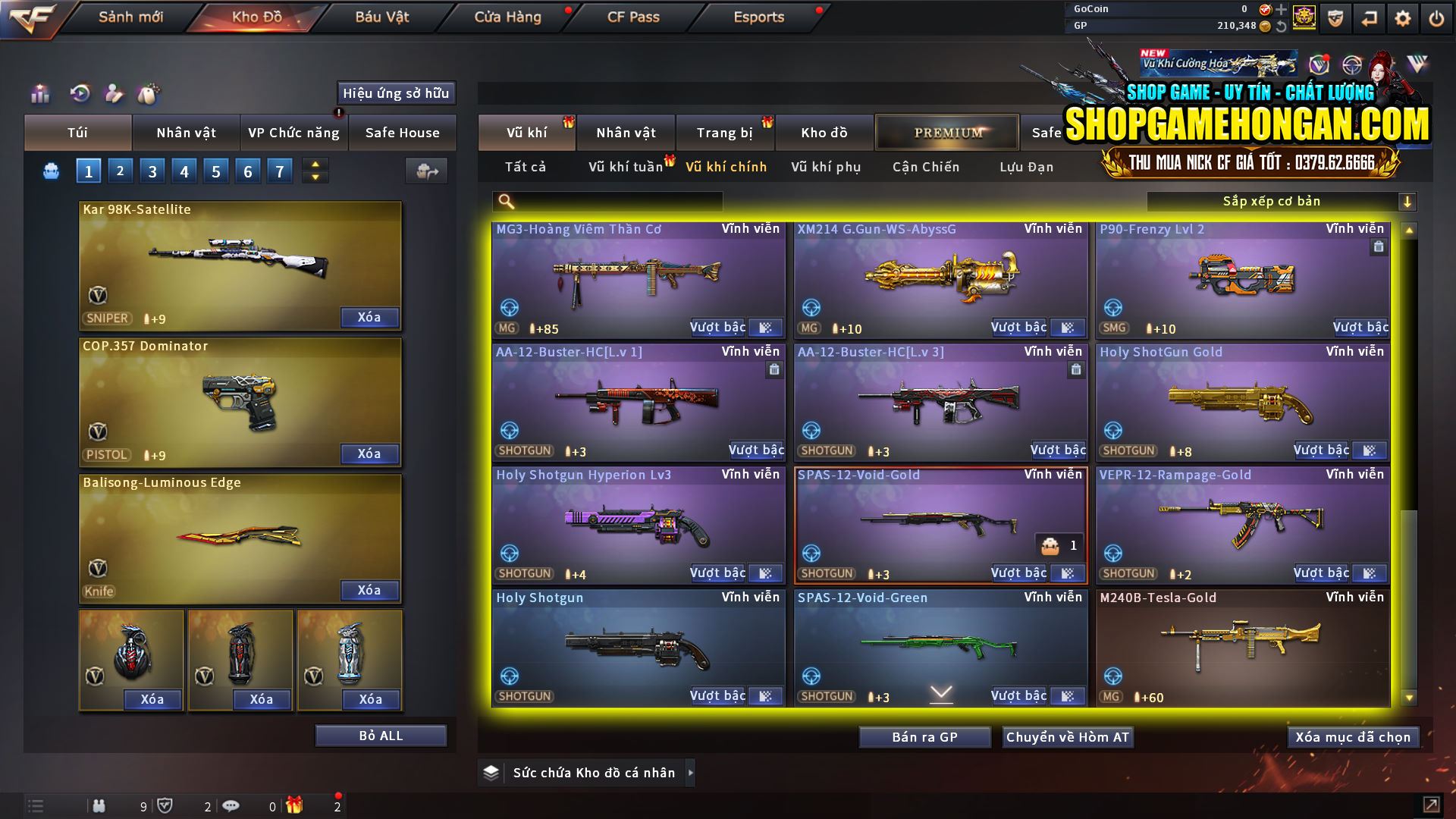Select bag slot number 3
Image resolution: width=1456 pixels, height=819 pixels.
(x=152, y=171)
